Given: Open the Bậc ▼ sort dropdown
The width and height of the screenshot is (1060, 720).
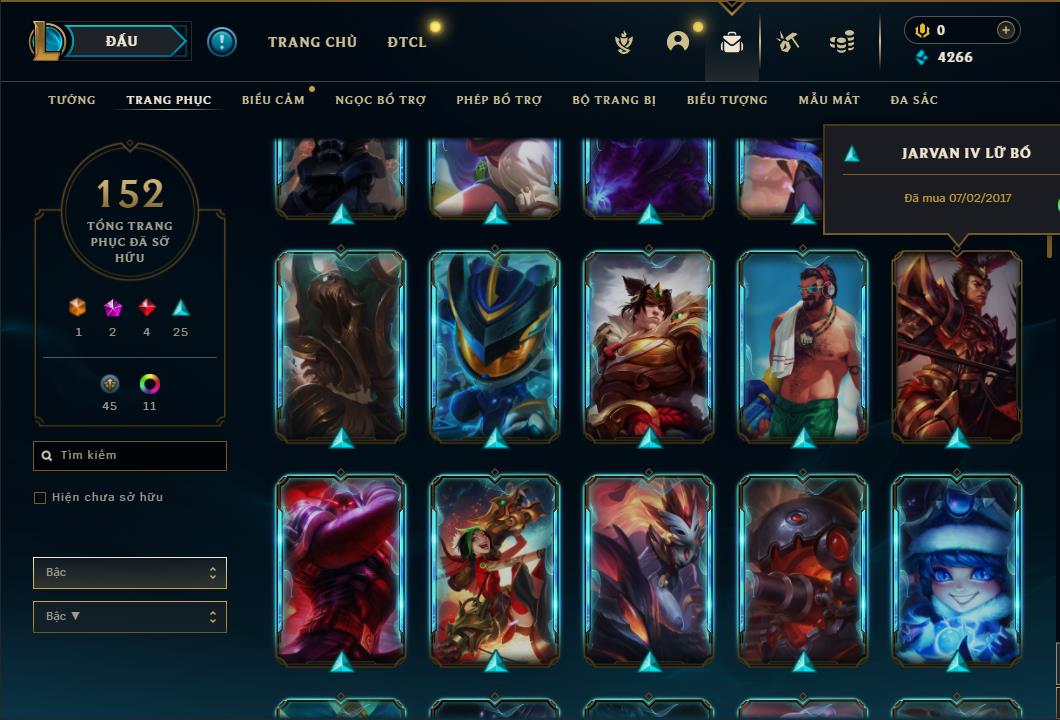Looking at the screenshot, I should coord(130,617).
